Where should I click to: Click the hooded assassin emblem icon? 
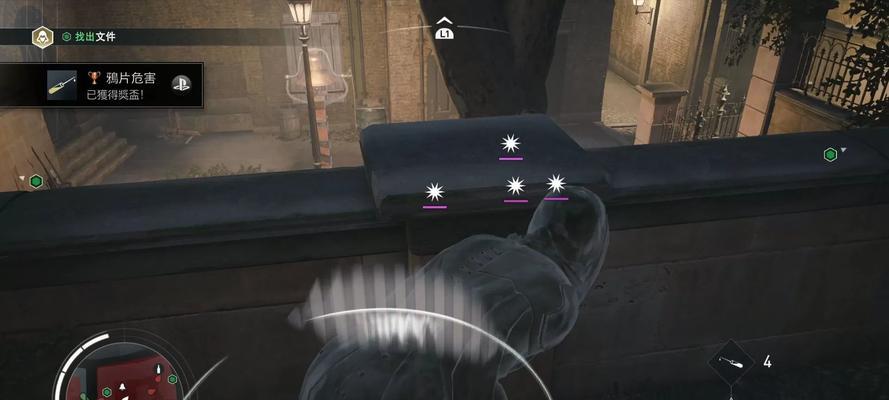[43, 37]
